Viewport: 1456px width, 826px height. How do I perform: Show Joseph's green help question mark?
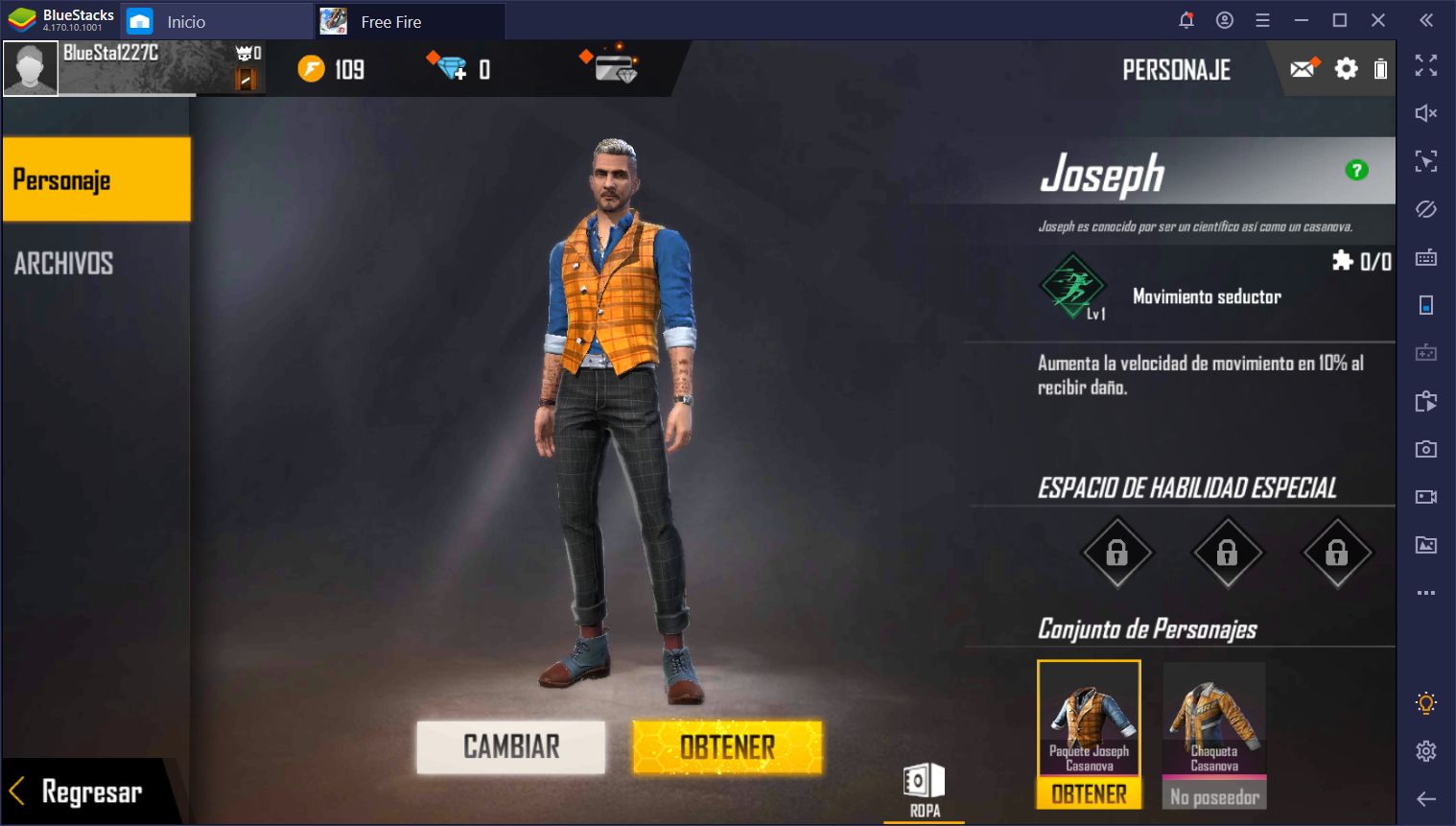tap(1356, 171)
